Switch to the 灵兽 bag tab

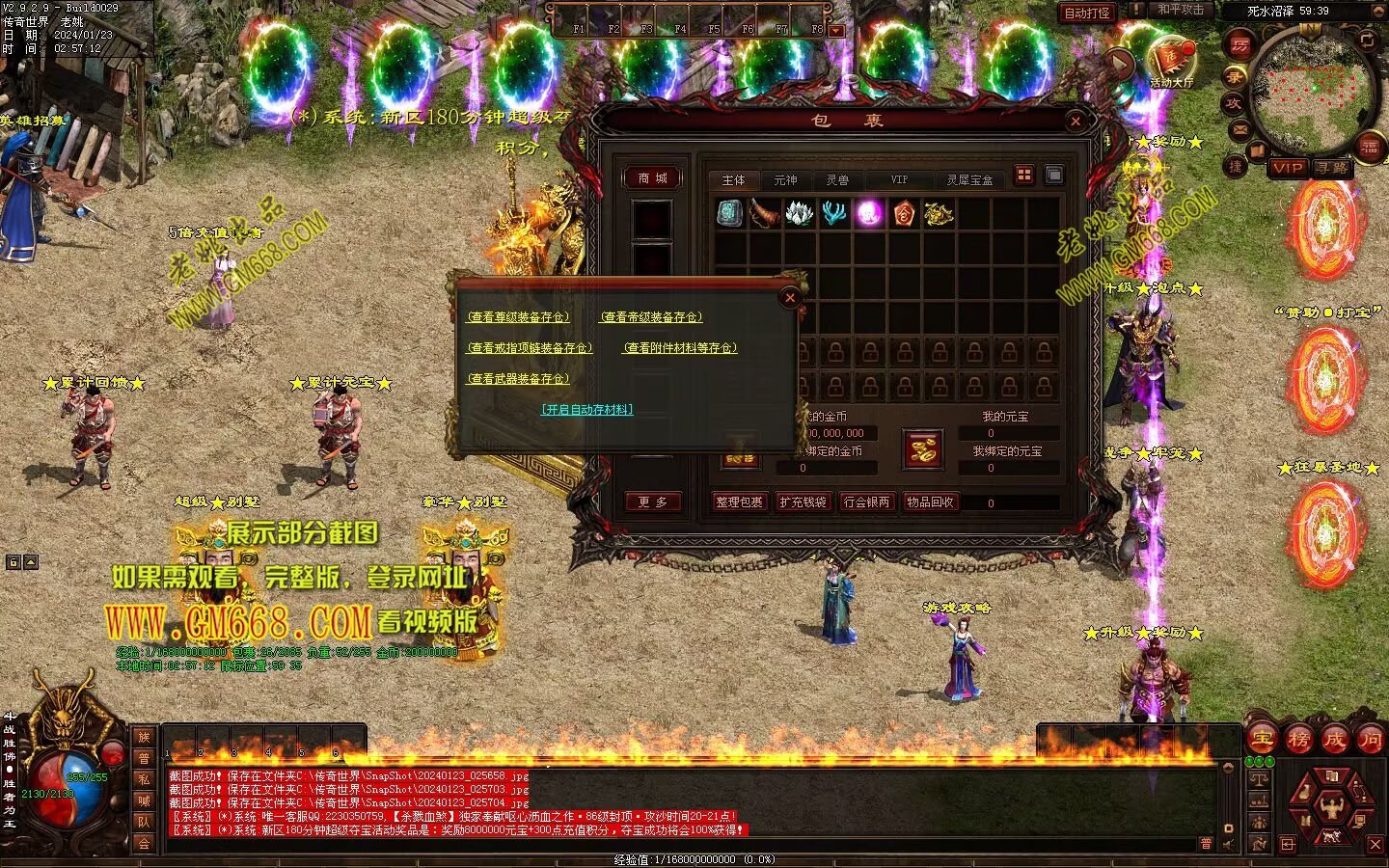click(x=836, y=179)
